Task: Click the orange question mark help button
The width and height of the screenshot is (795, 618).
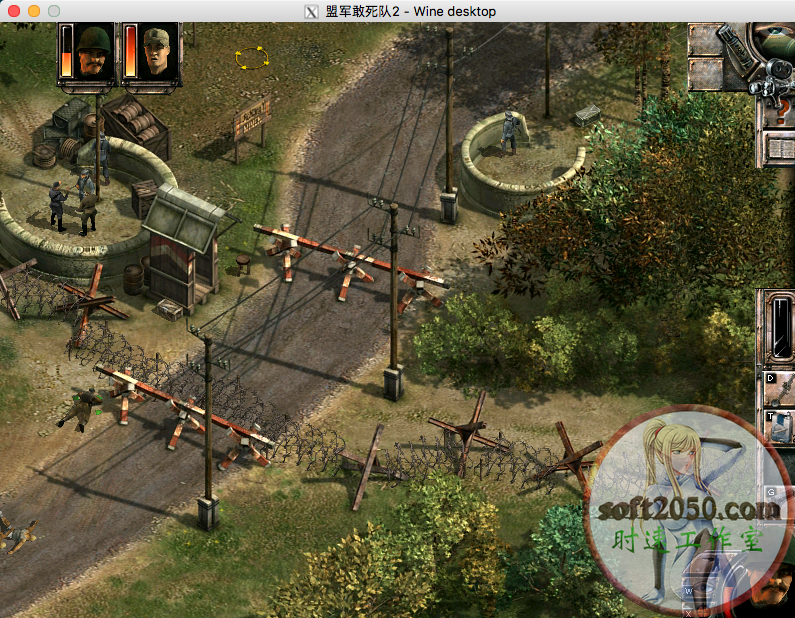Action: (783, 112)
